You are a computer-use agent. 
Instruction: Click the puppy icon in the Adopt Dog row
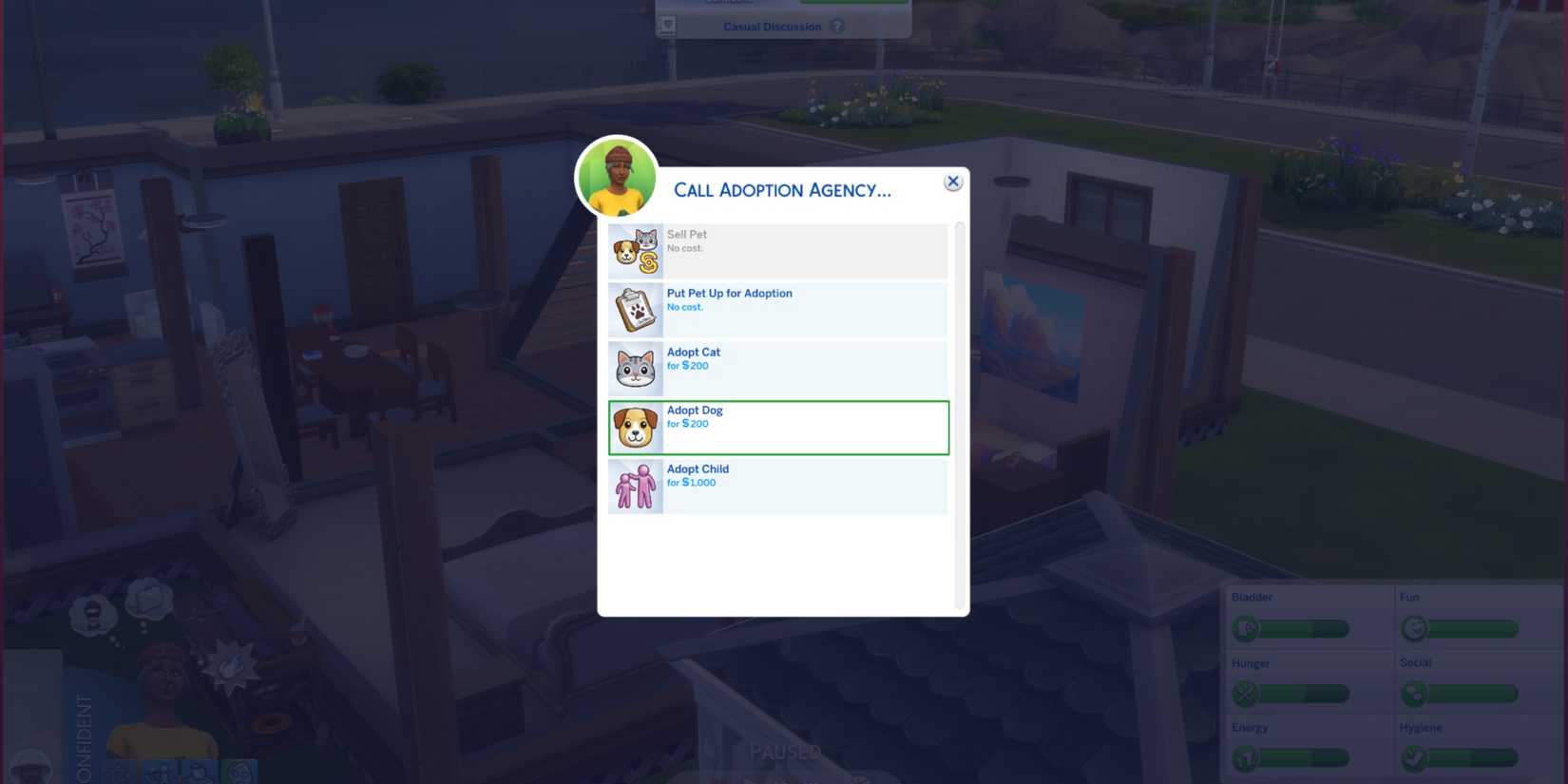tap(635, 427)
